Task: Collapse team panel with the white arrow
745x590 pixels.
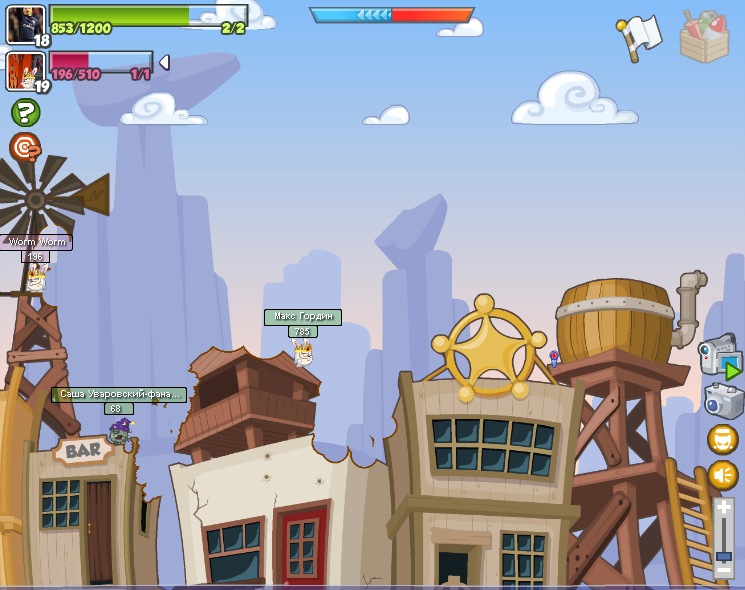Action: coord(164,62)
